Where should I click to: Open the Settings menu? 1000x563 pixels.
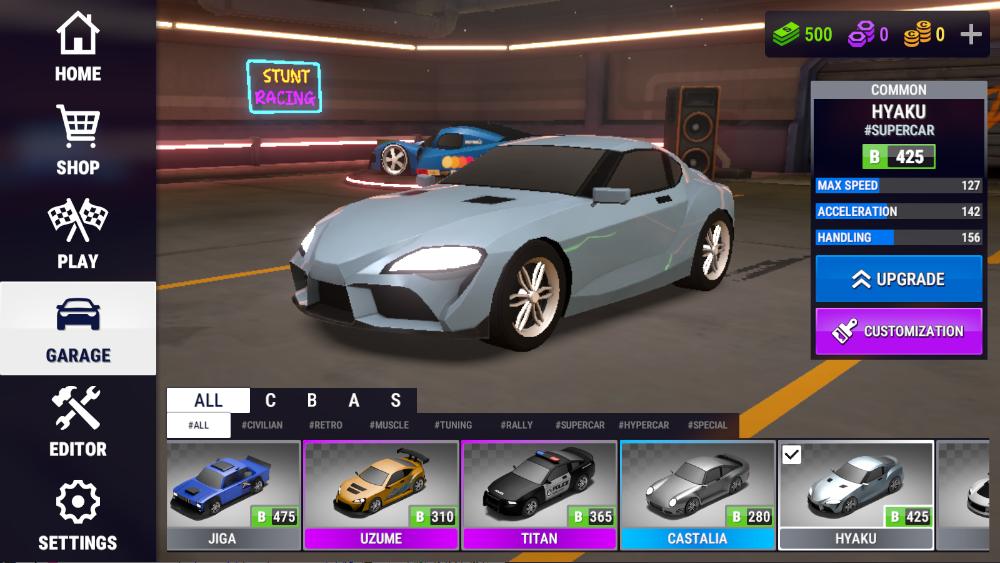tap(78, 516)
